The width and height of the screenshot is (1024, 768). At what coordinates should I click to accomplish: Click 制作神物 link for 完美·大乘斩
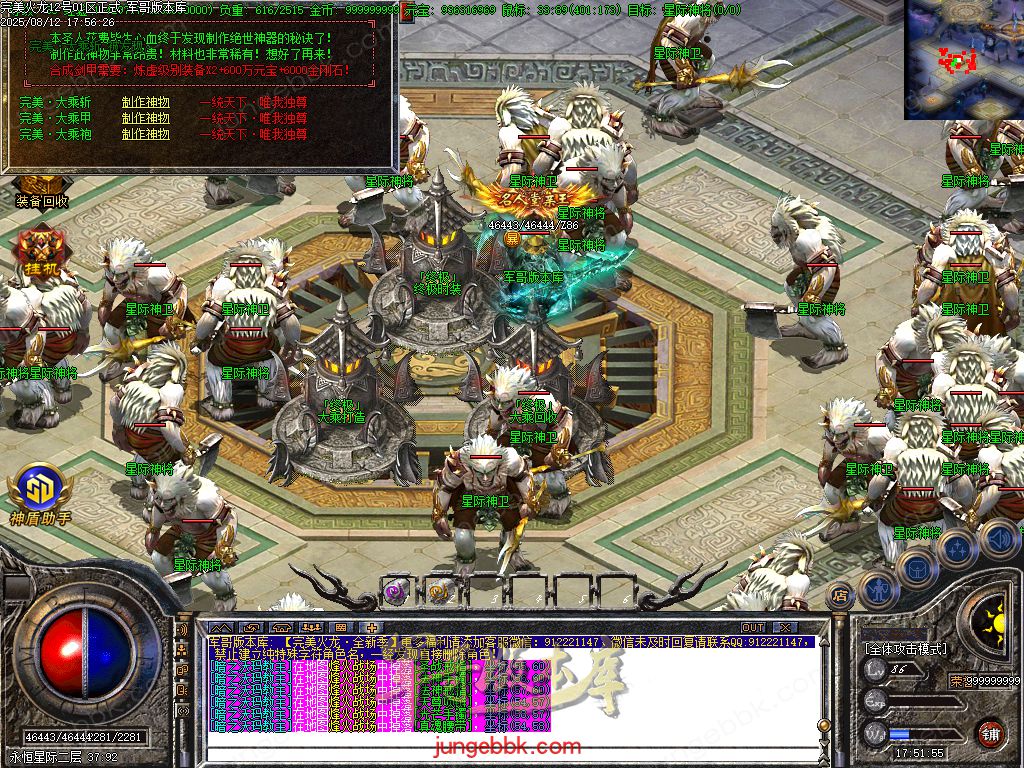point(146,102)
